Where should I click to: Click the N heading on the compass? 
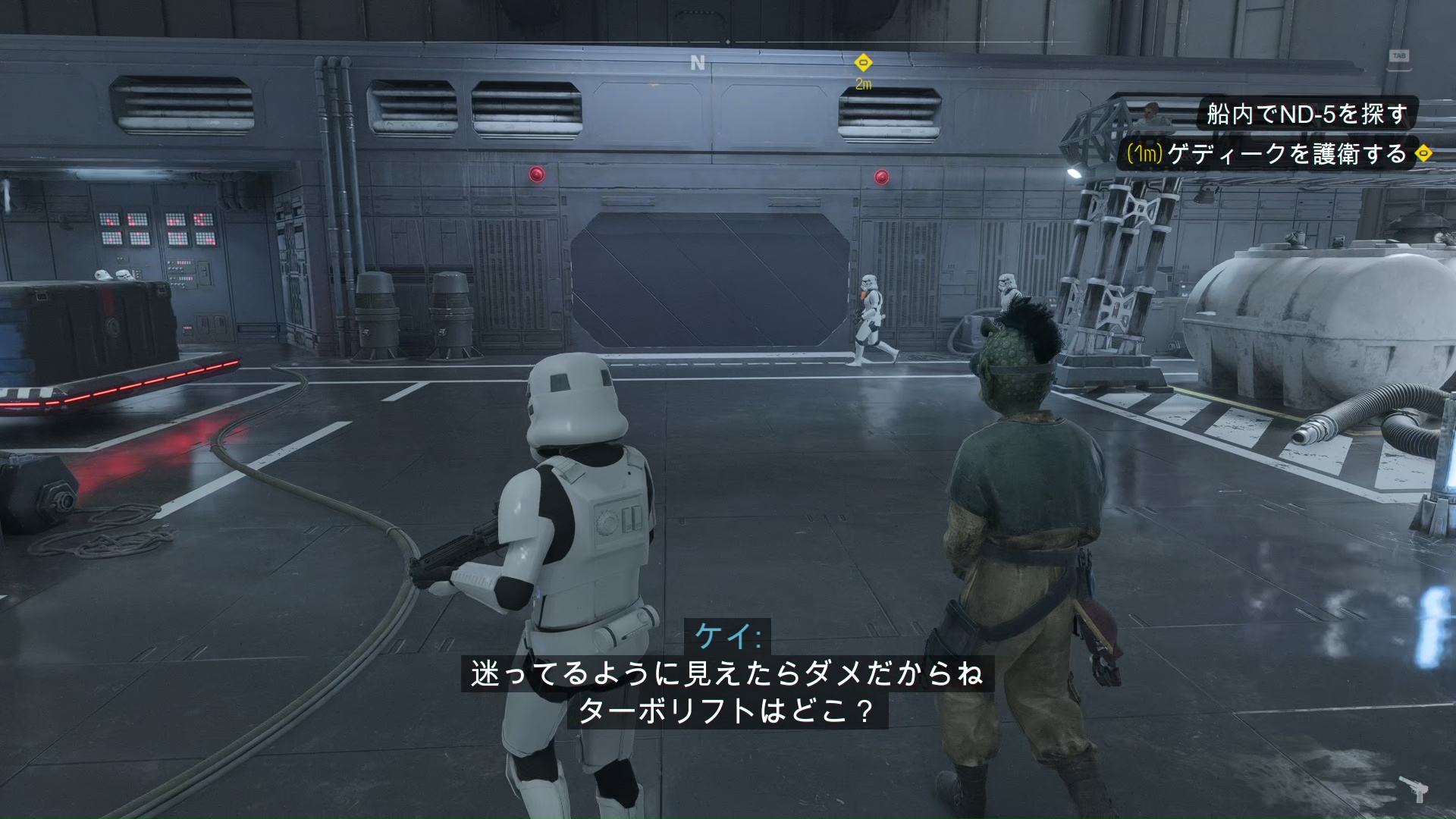698,63
